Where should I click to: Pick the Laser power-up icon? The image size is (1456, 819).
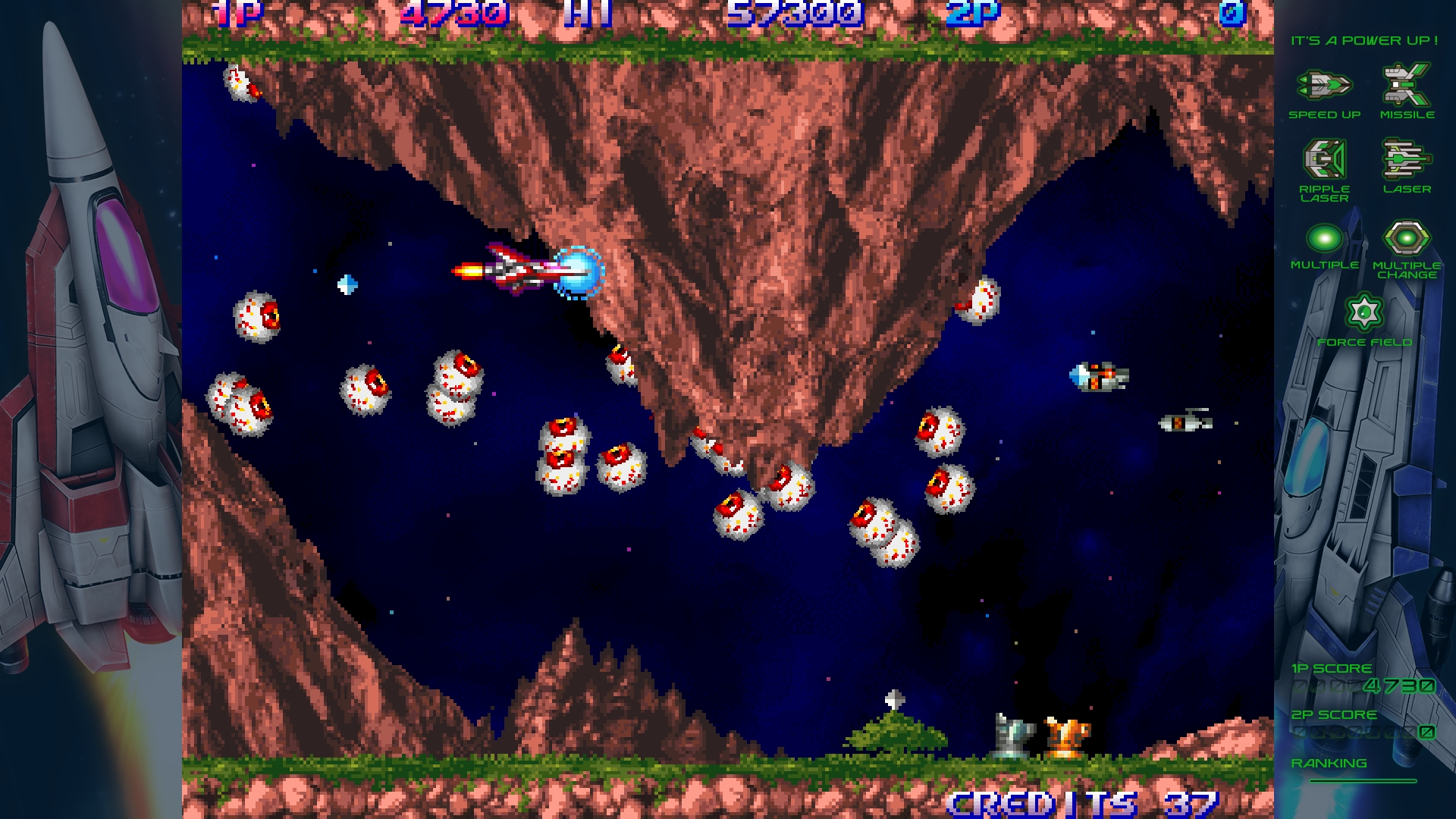pyautogui.click(x=1406, y=159)
